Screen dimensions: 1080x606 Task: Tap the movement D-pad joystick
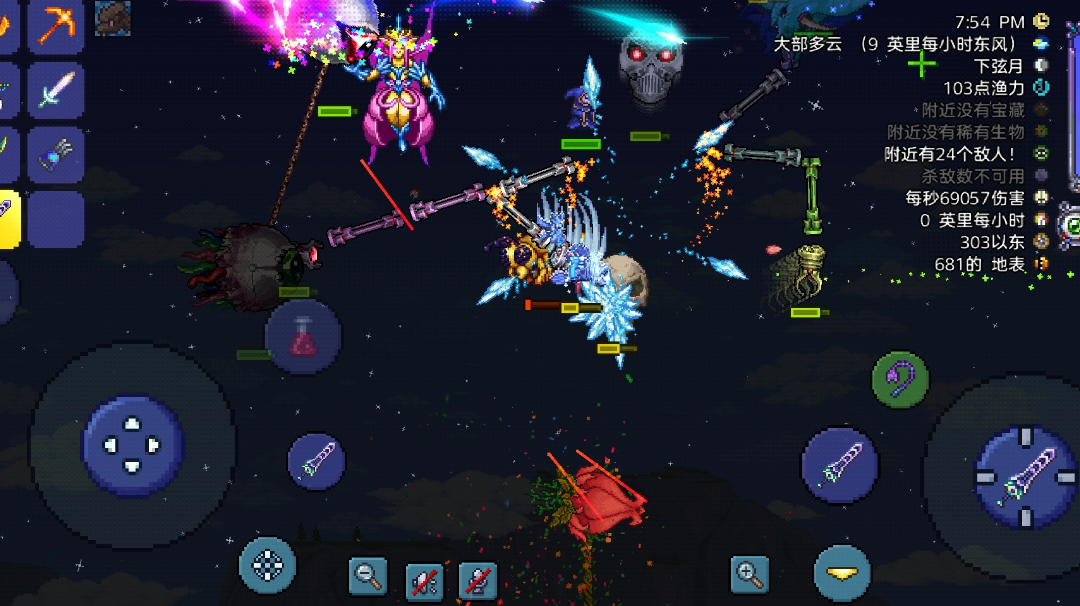click(133, 446)
